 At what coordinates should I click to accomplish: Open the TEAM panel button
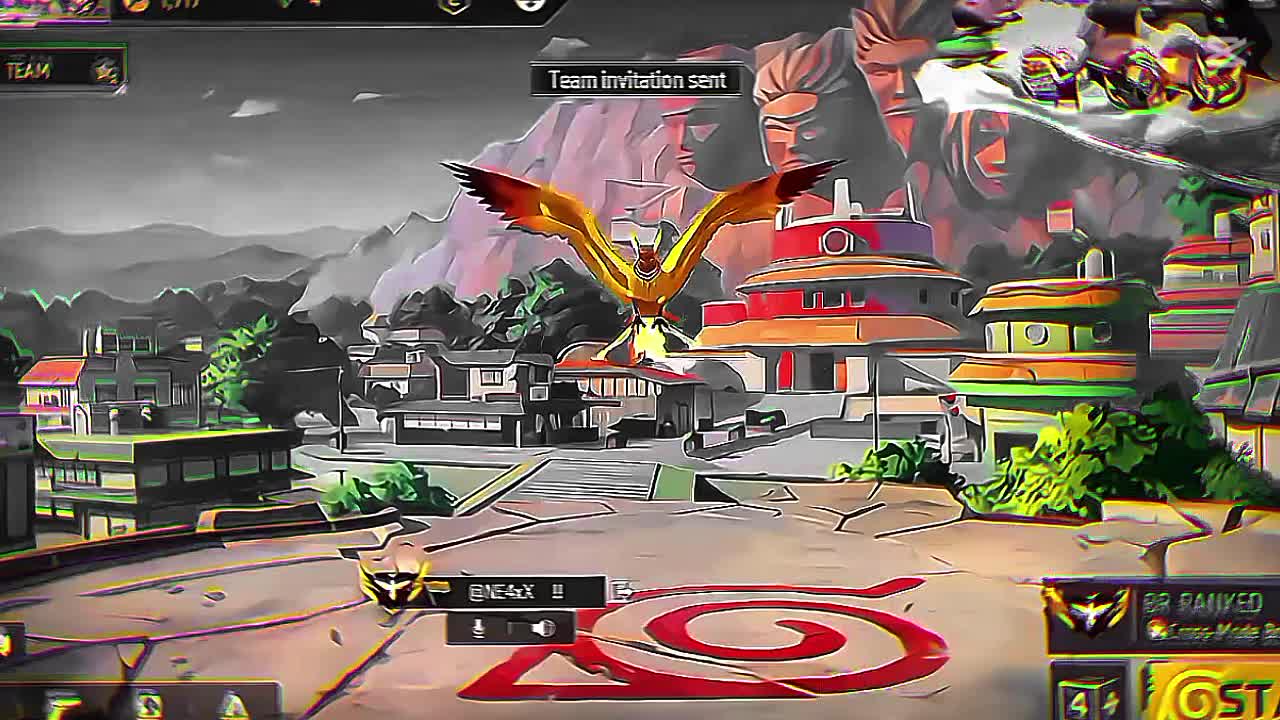(x=62, y=70)
